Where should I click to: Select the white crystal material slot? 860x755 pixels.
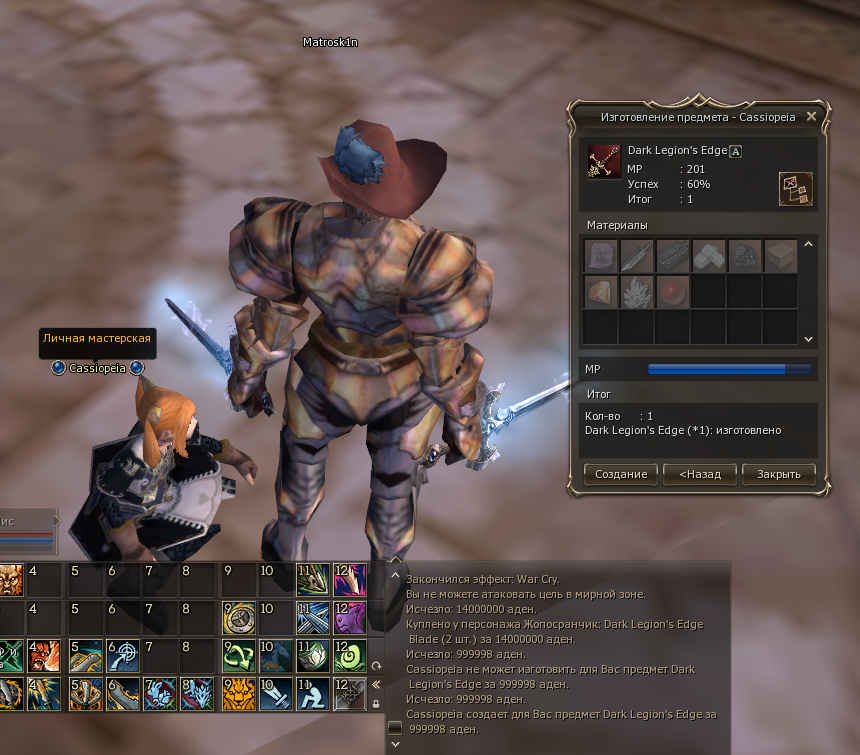pyautogui.click(x=636, y=292)
